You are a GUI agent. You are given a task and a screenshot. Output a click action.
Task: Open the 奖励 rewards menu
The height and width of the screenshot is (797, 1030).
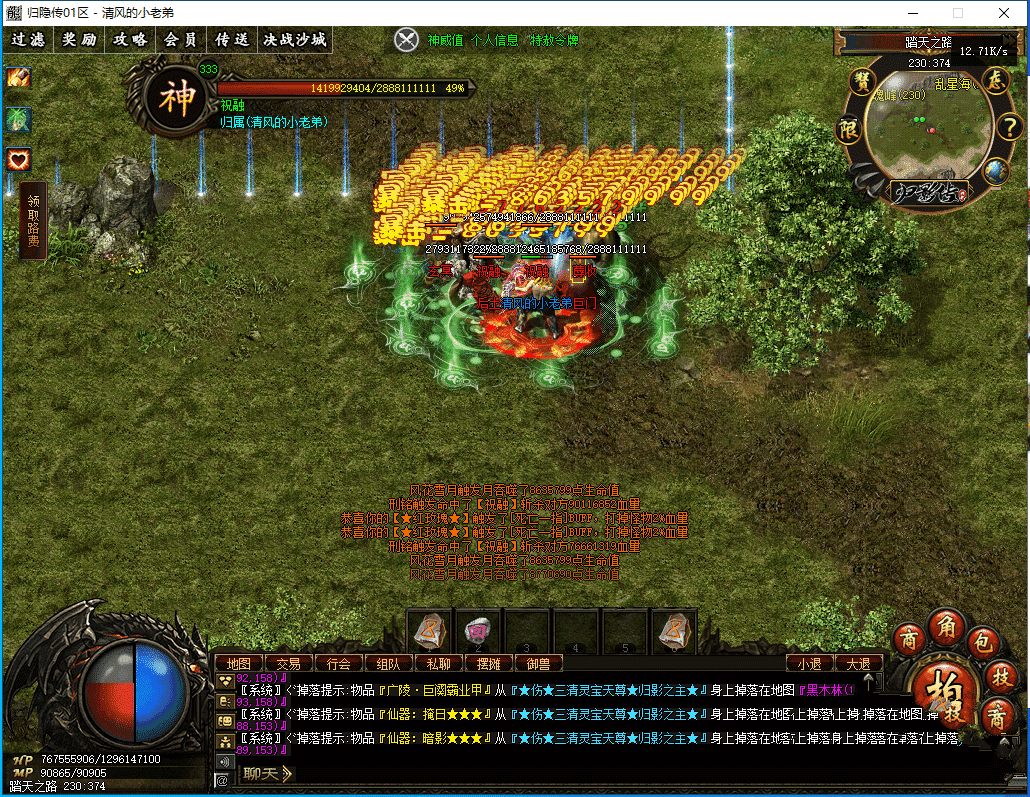point(79,40)
